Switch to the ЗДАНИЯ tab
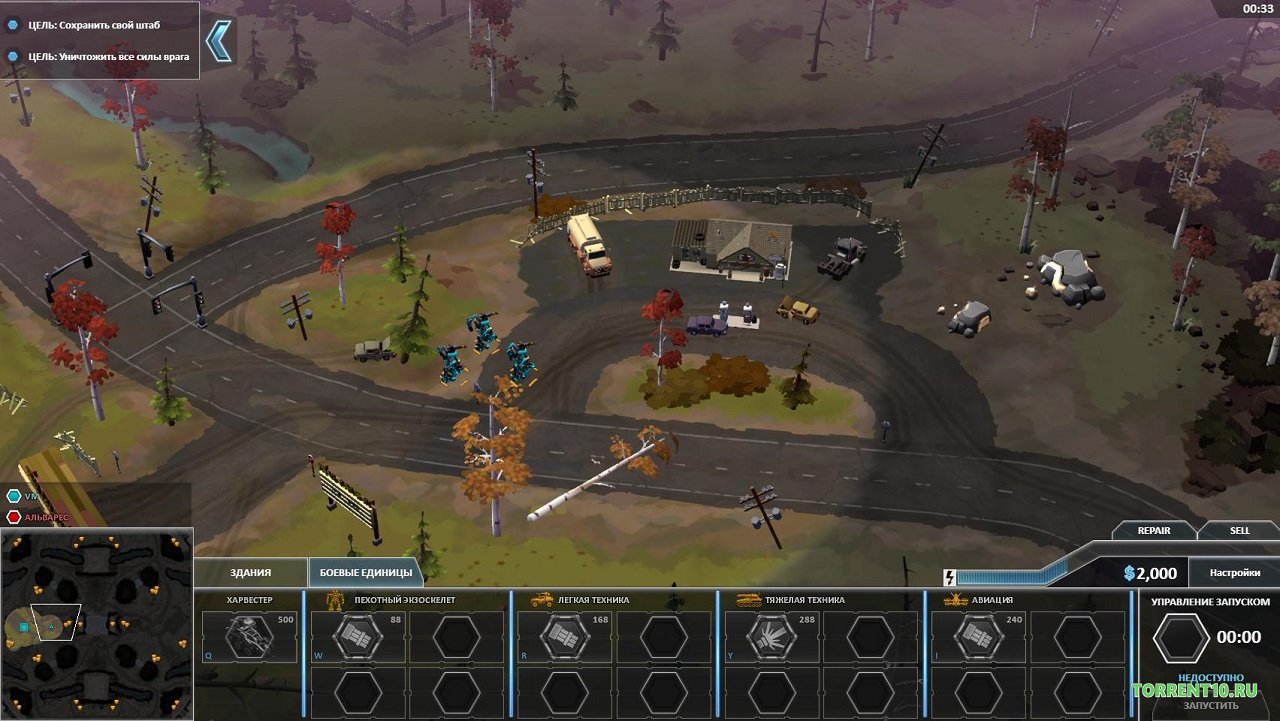The width and height of the screenshot is (1280, 721). click(250, 572)
